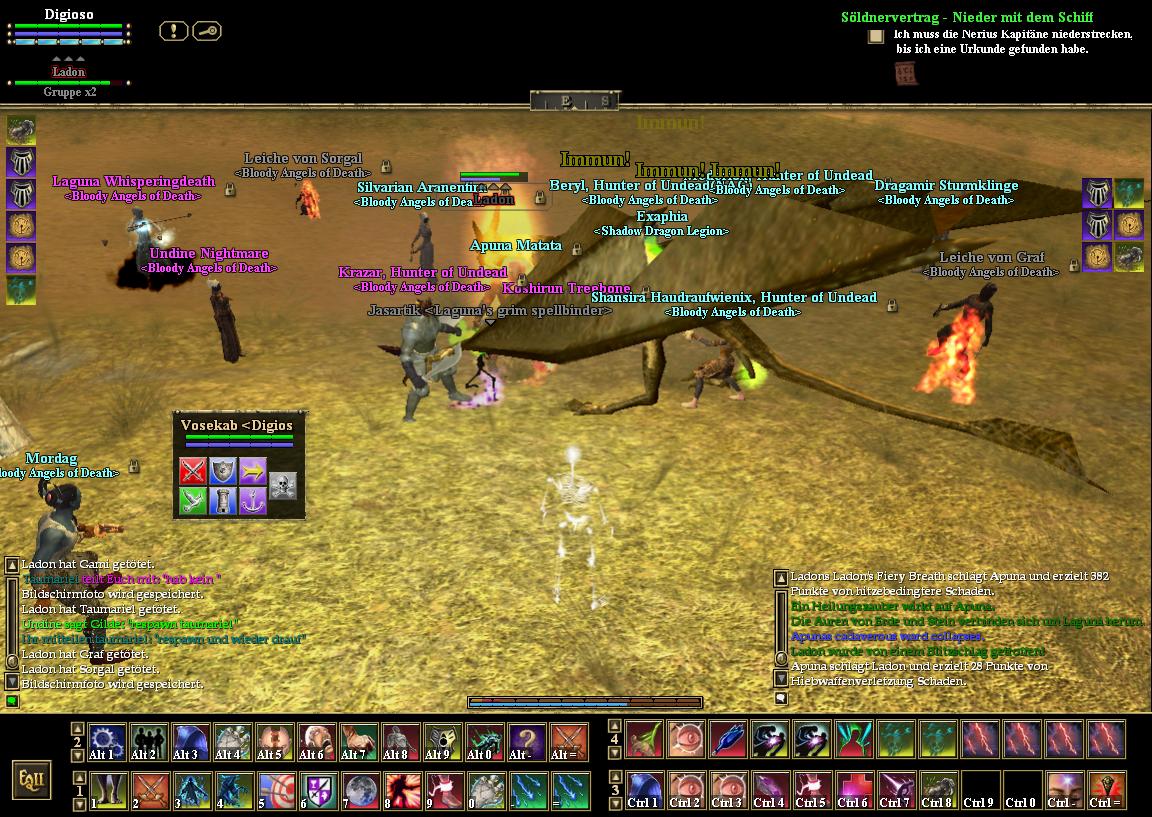Activate the pet anchor stay command

pyautogui.click(x=253, y=501)
